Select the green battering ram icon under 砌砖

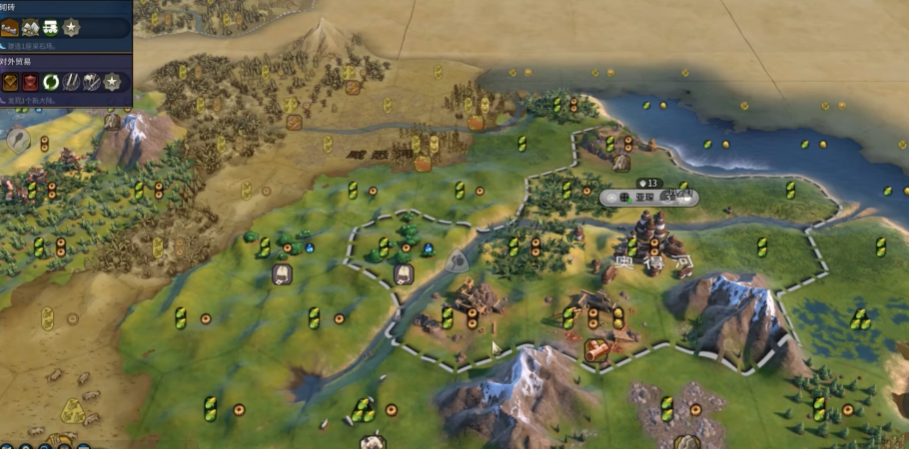[x=50, y=28]
